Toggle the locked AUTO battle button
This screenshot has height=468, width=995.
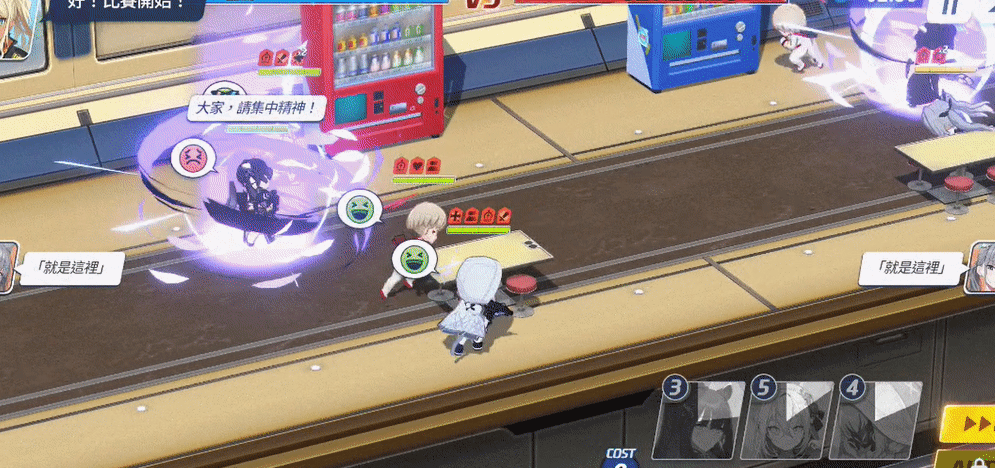point(972,460)
